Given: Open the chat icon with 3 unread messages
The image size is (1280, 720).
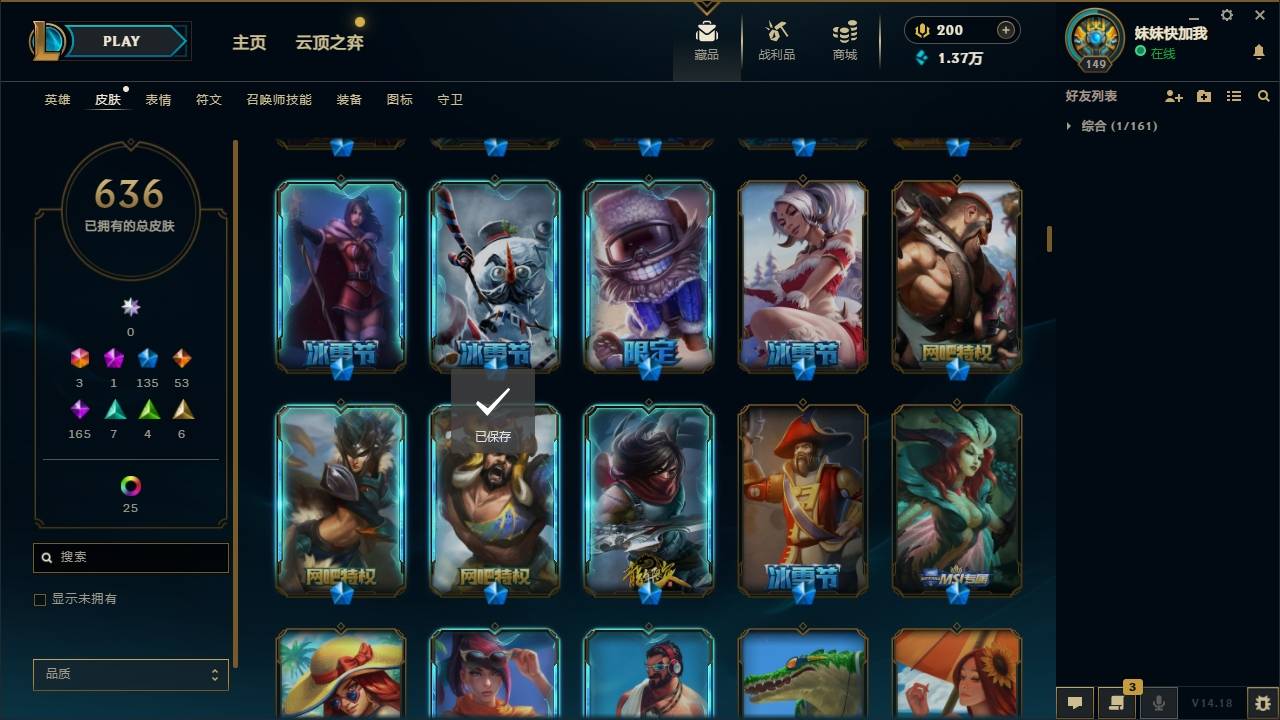Looking at the screenshot, I should click(1117, 703).
